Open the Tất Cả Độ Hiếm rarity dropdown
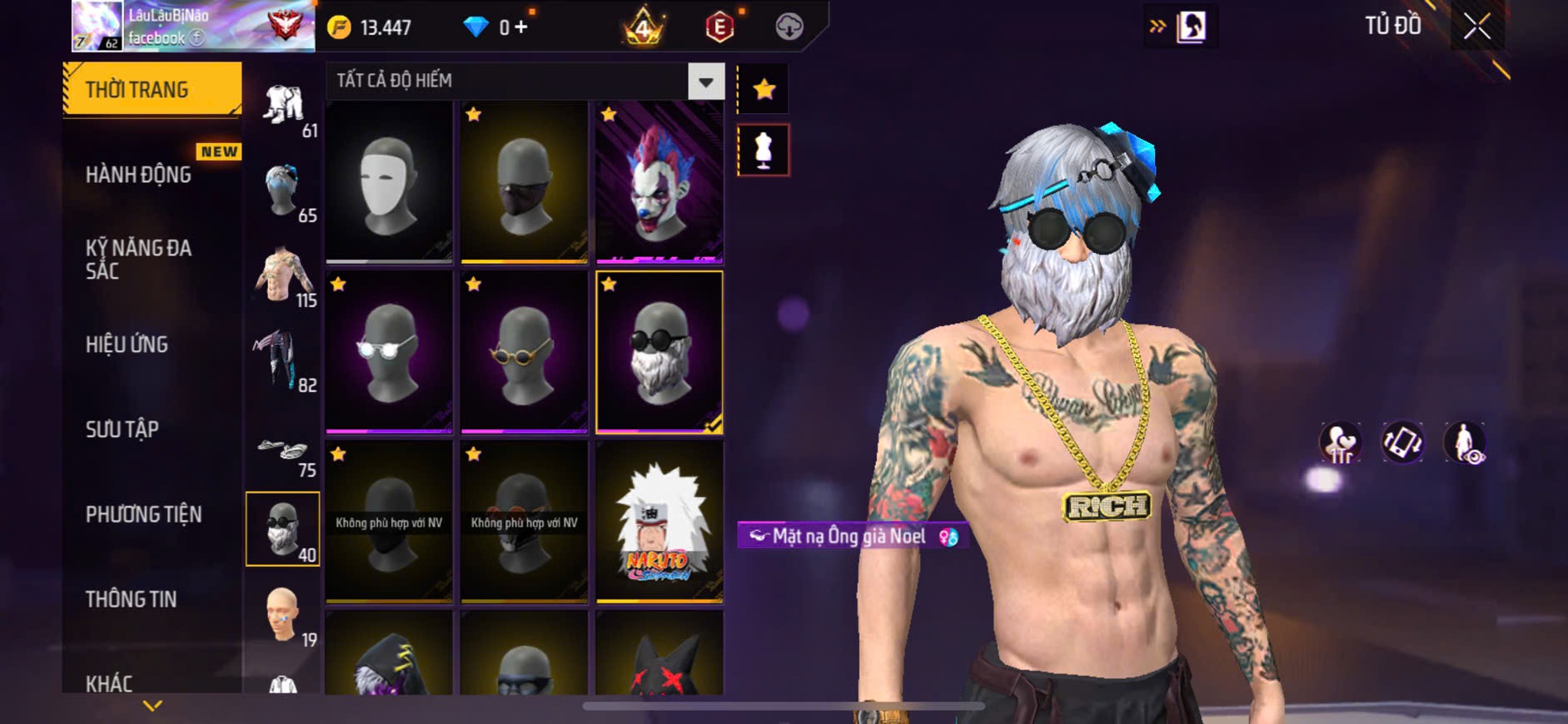Image resolution: width=1568 pixels, height=724 pixels. (x=705, y=82)
